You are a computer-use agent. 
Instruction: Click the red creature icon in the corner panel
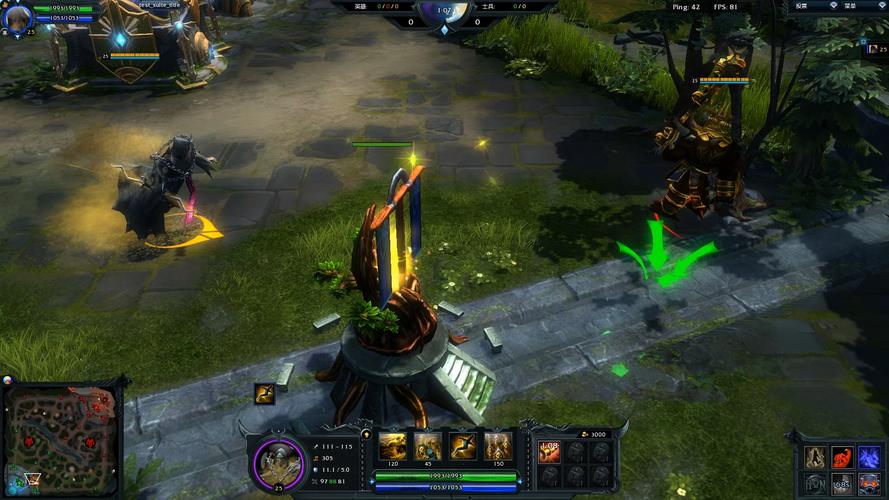click(843, 456)
